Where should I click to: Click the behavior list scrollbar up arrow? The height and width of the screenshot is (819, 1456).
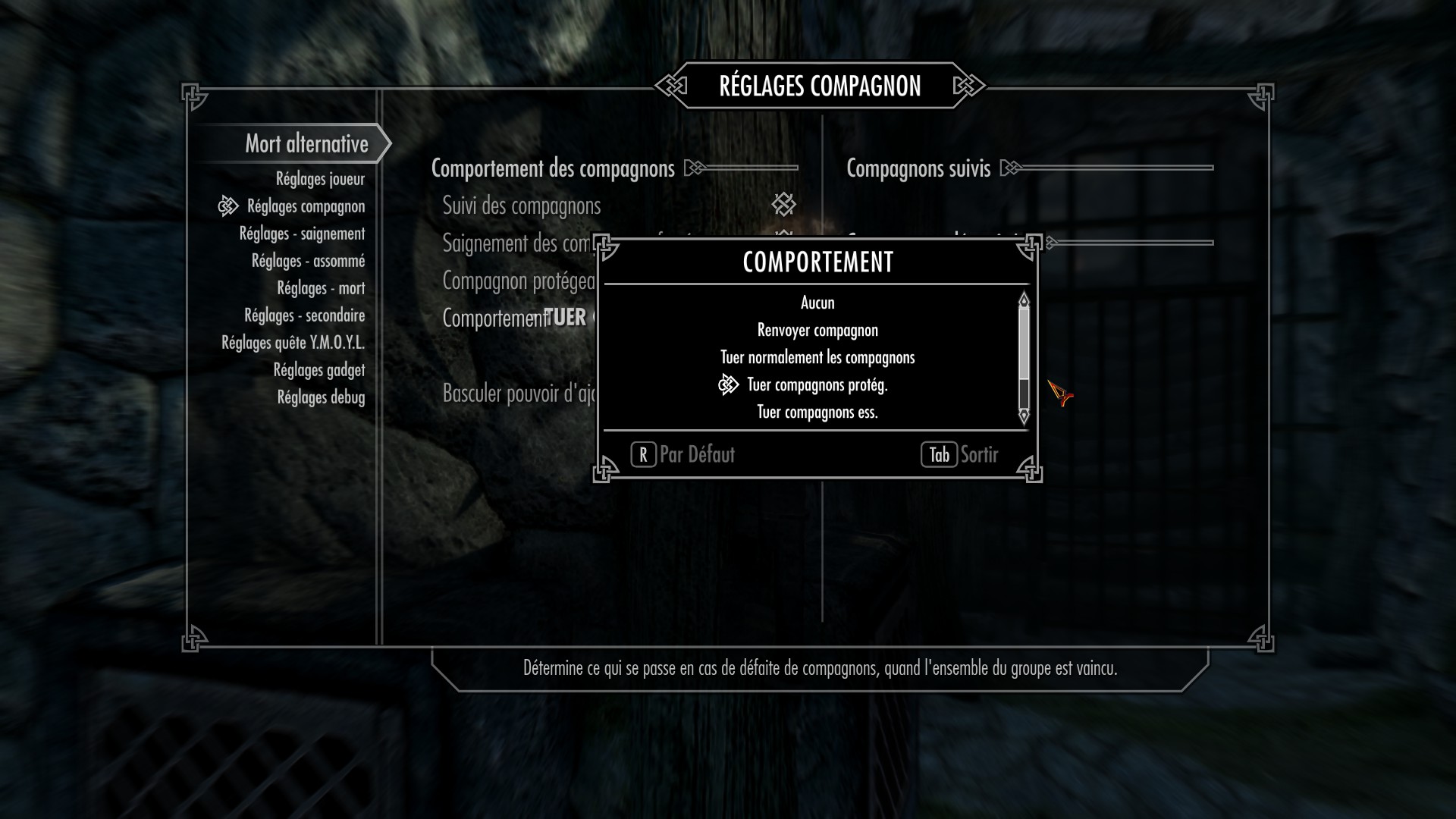1024,300
